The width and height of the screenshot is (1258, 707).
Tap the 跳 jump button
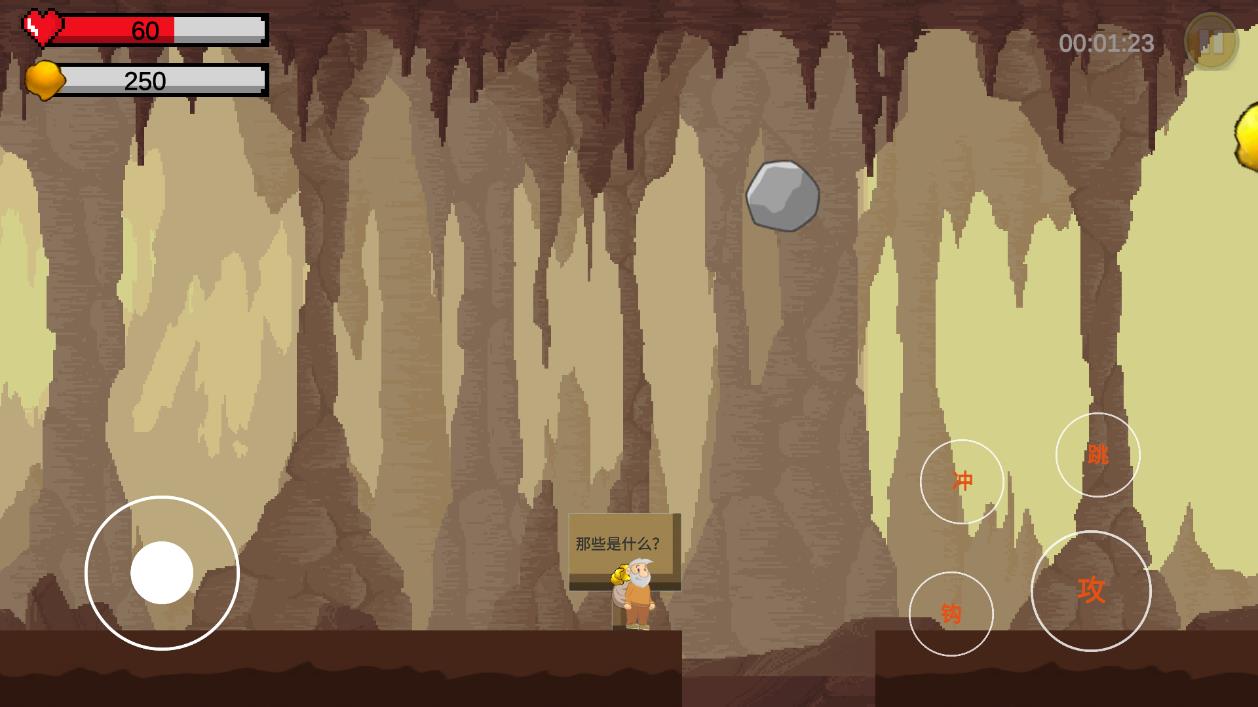(x=1098, y=455)
